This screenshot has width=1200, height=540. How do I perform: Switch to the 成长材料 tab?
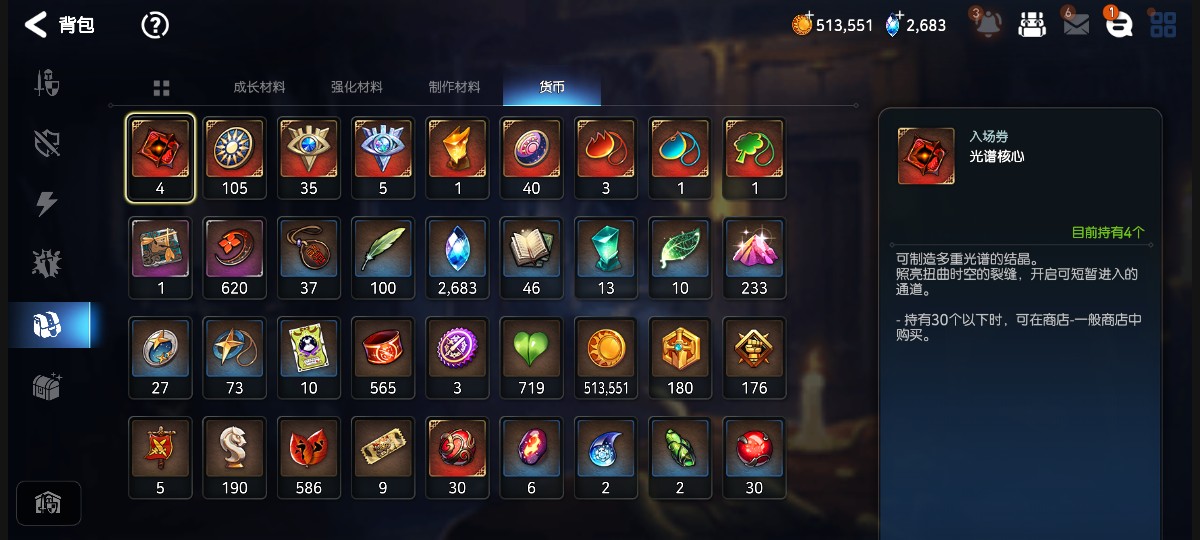(x=259, y=87)
